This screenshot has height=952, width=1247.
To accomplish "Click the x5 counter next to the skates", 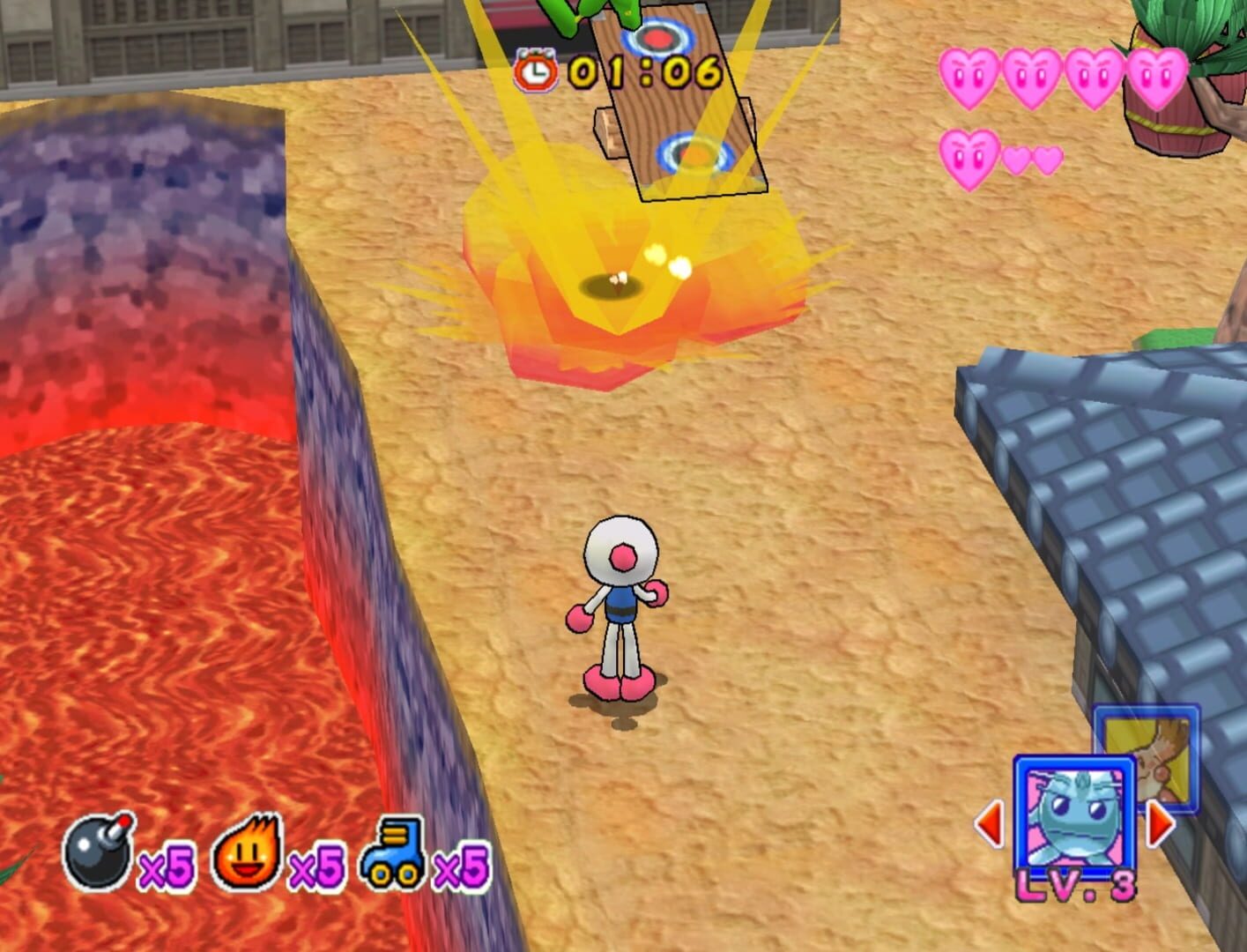I will coord(462,866).
